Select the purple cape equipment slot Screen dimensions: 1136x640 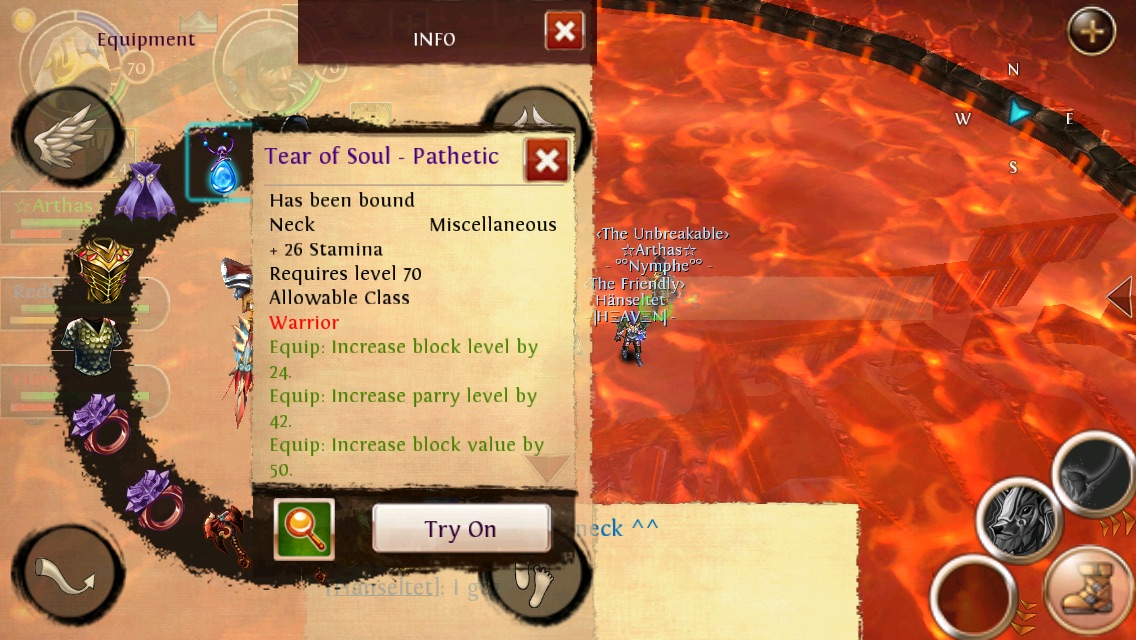pyautogui.click(x=145, y=193)
